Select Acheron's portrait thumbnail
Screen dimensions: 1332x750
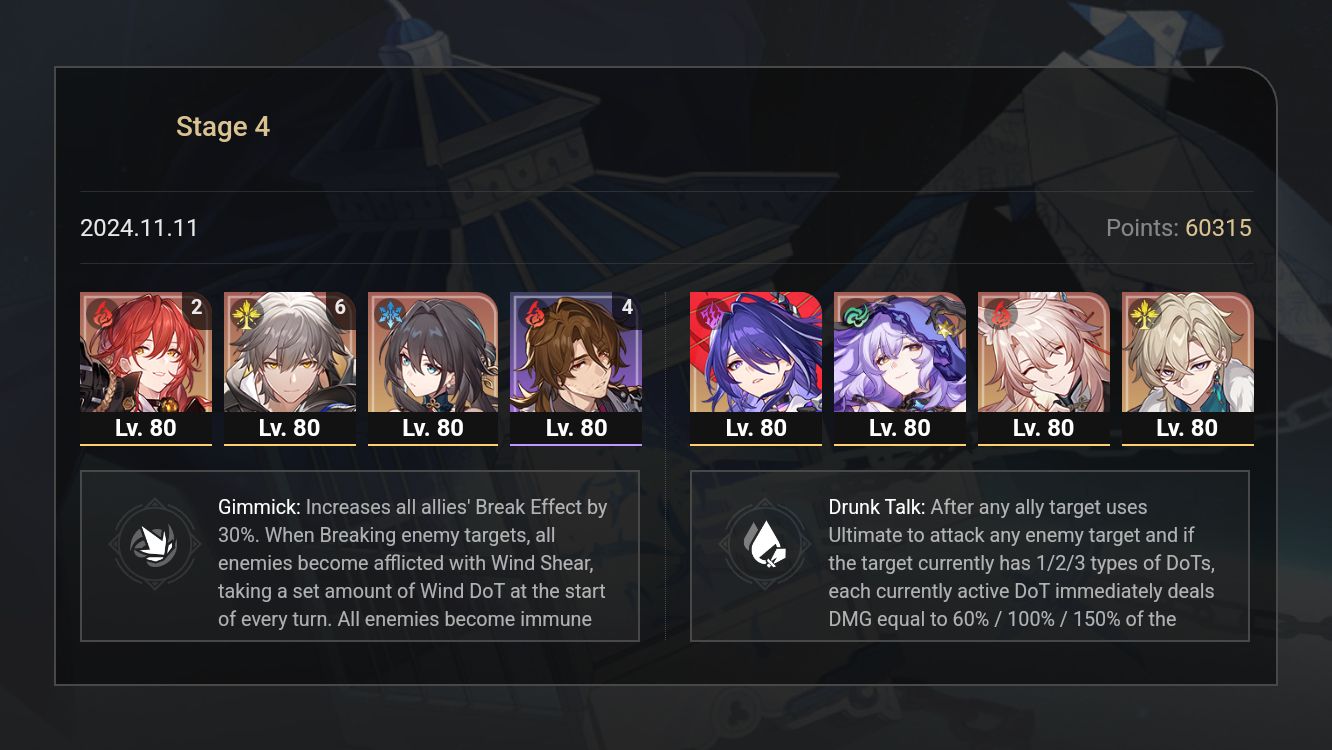(755, 360)
